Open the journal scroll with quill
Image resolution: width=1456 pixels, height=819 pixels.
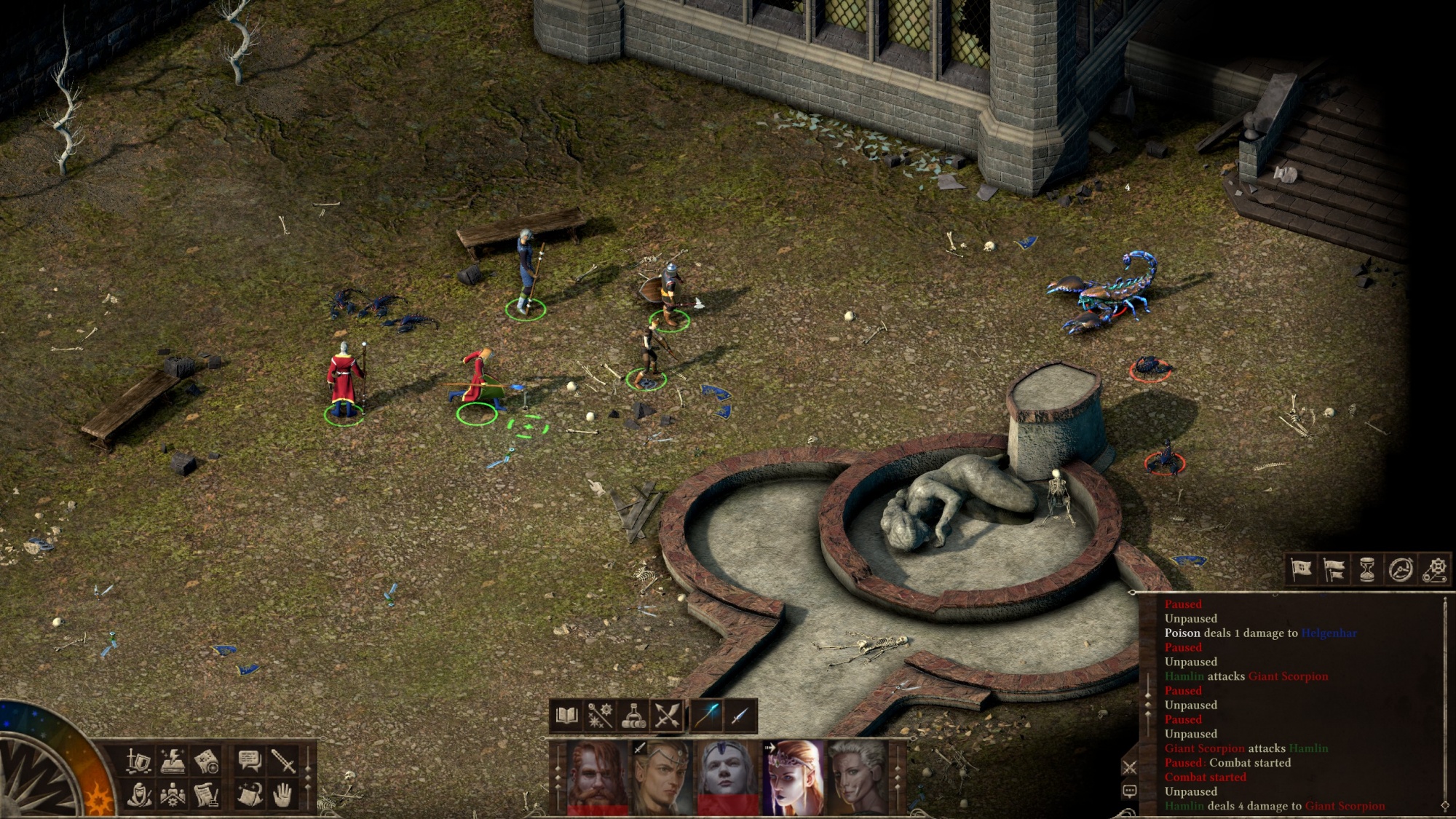(207, 795)
